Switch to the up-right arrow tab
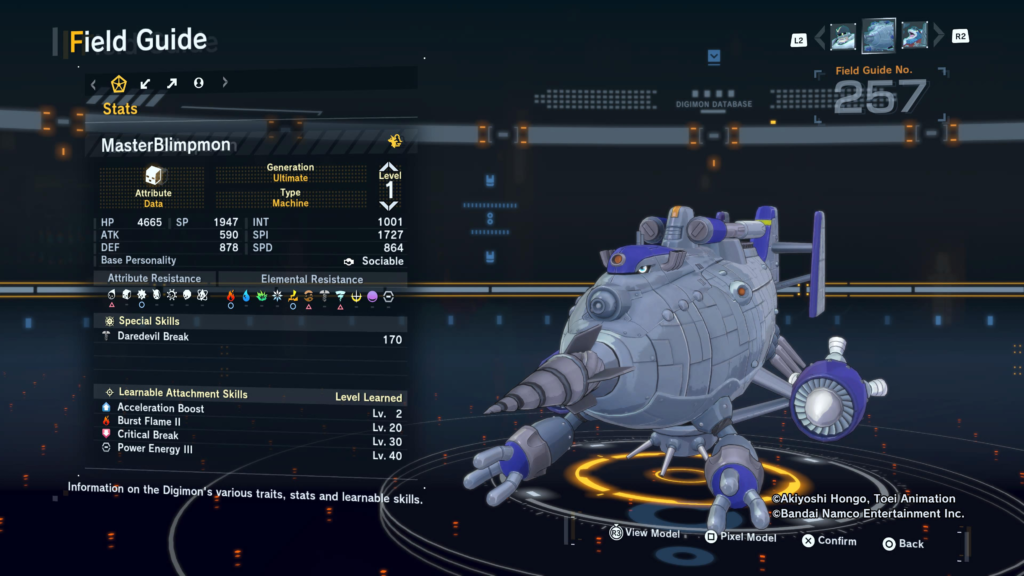Viewport: 1024px width, 576px height. point(172,83)
